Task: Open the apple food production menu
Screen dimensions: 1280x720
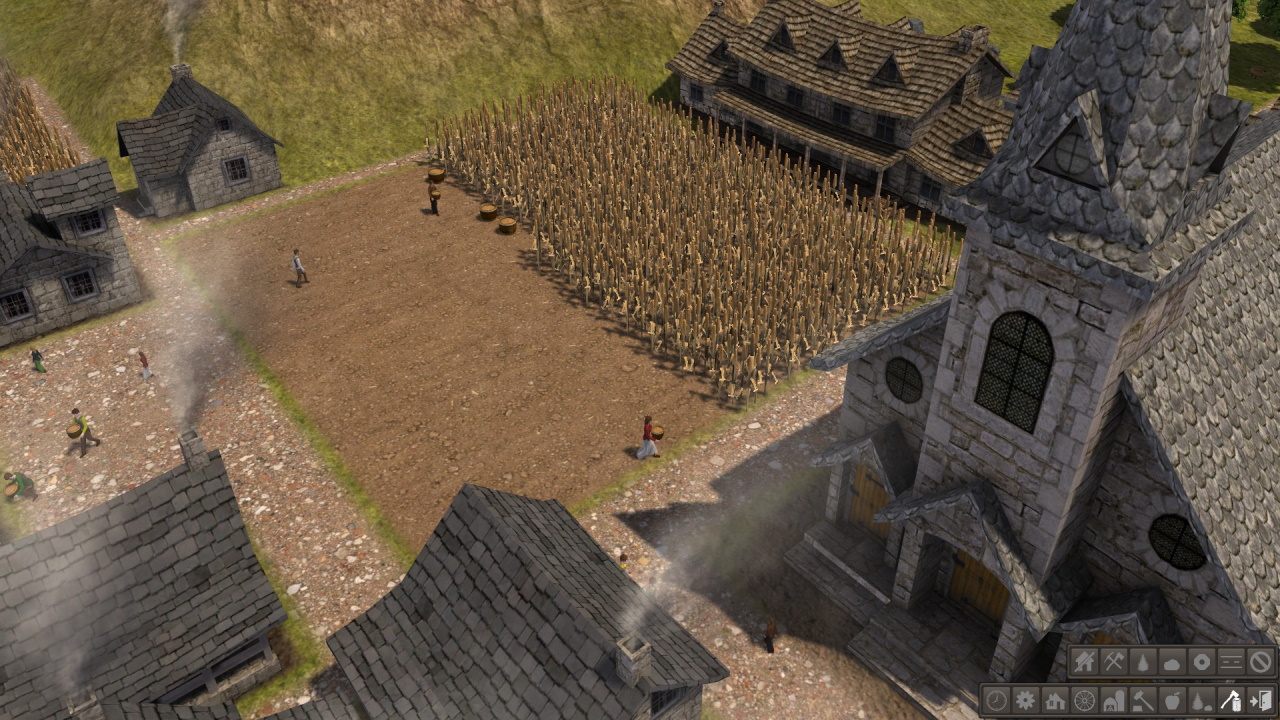Action: [1172, 700]
